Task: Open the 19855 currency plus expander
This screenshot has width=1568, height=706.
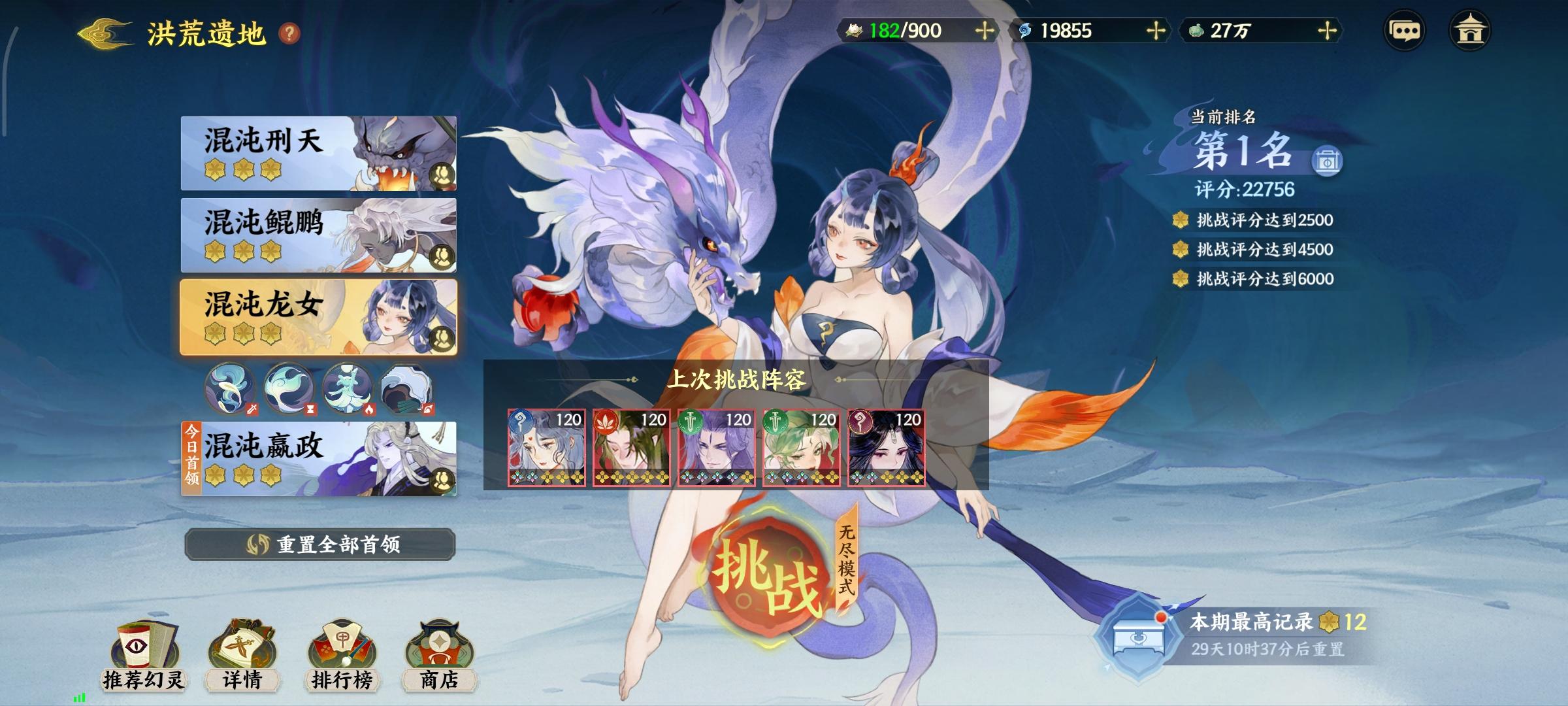Action: [x=1155, y=29]
